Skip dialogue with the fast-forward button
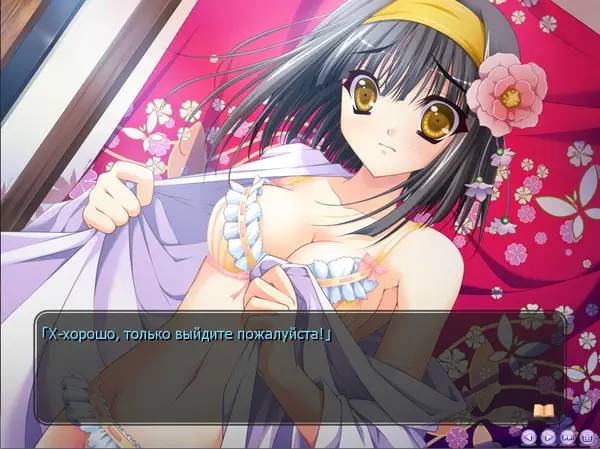 (567, 436)
